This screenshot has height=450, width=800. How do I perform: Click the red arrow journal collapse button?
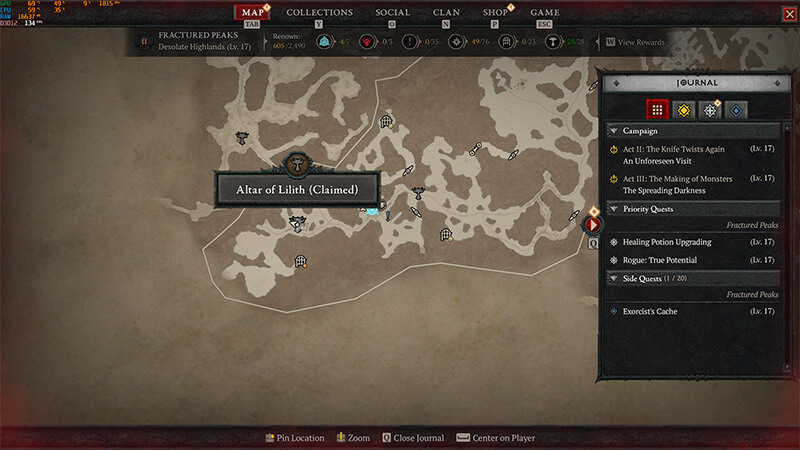[592, 225]
